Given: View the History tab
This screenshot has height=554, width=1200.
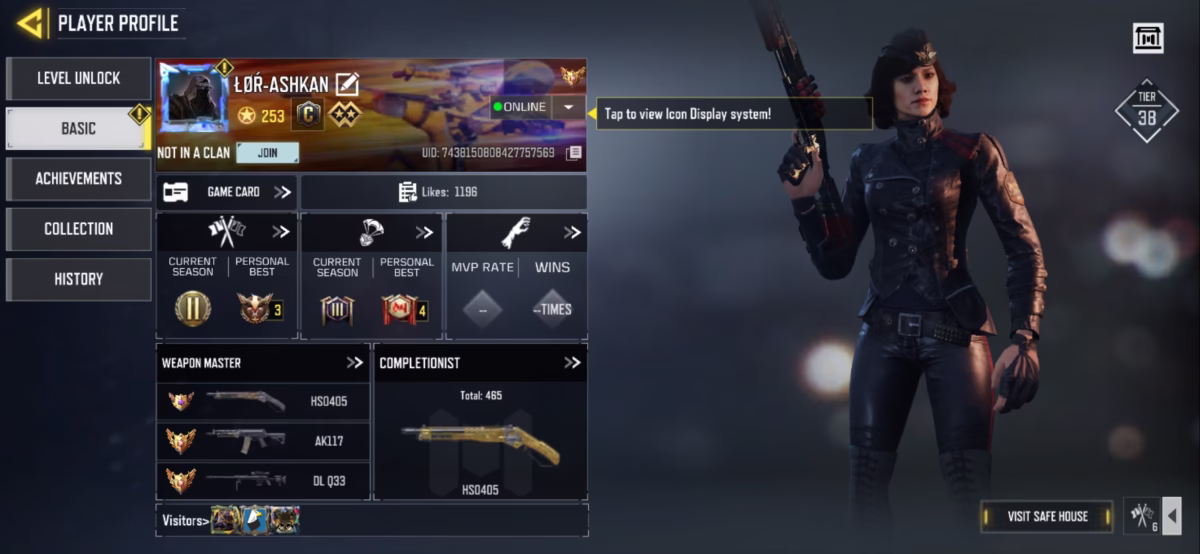Looking at the screenshot, I should [78, 279].
